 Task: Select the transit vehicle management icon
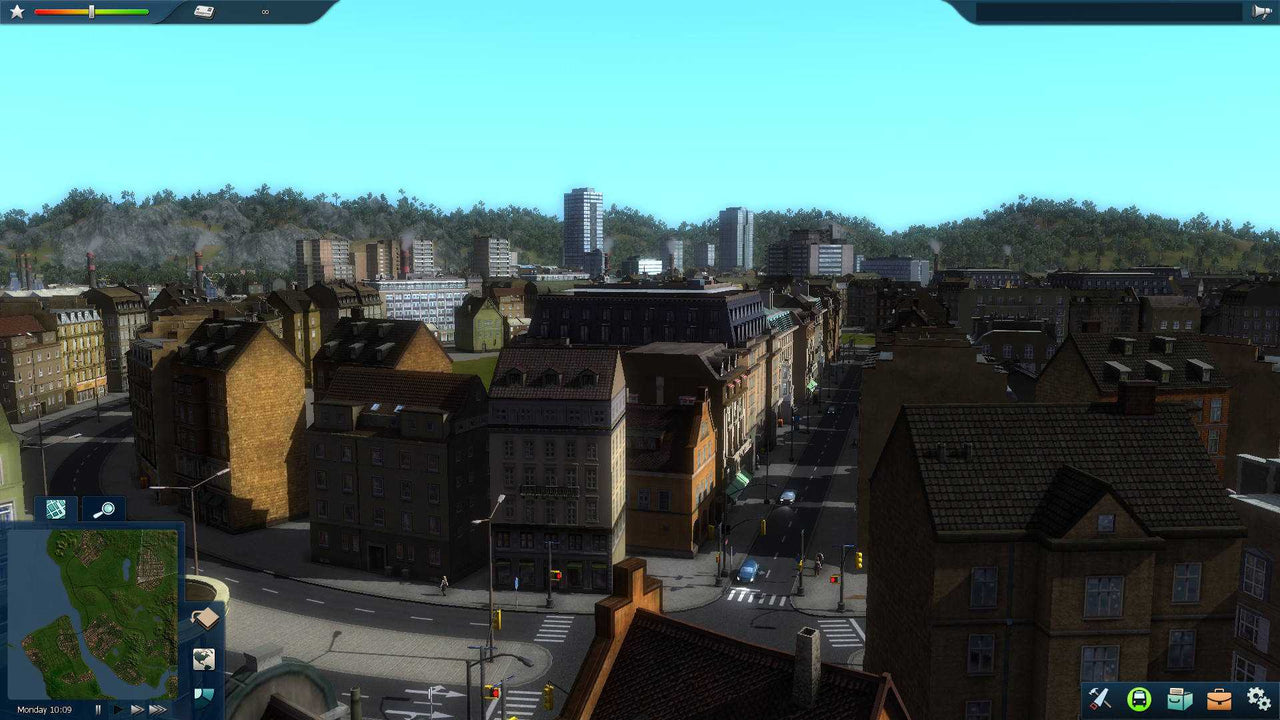point(1139,699)
